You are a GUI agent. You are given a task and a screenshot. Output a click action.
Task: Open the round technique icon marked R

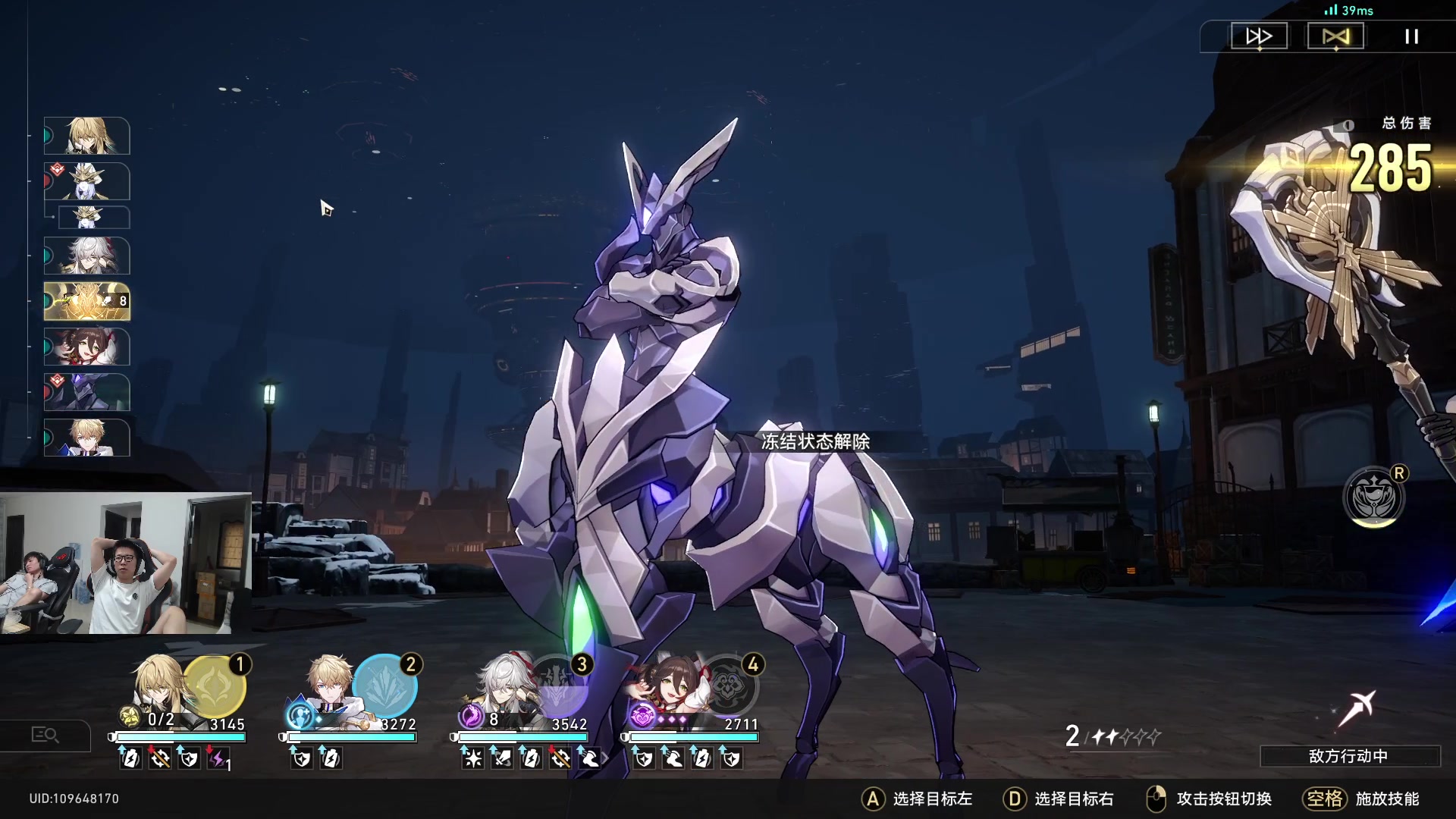1373,497
